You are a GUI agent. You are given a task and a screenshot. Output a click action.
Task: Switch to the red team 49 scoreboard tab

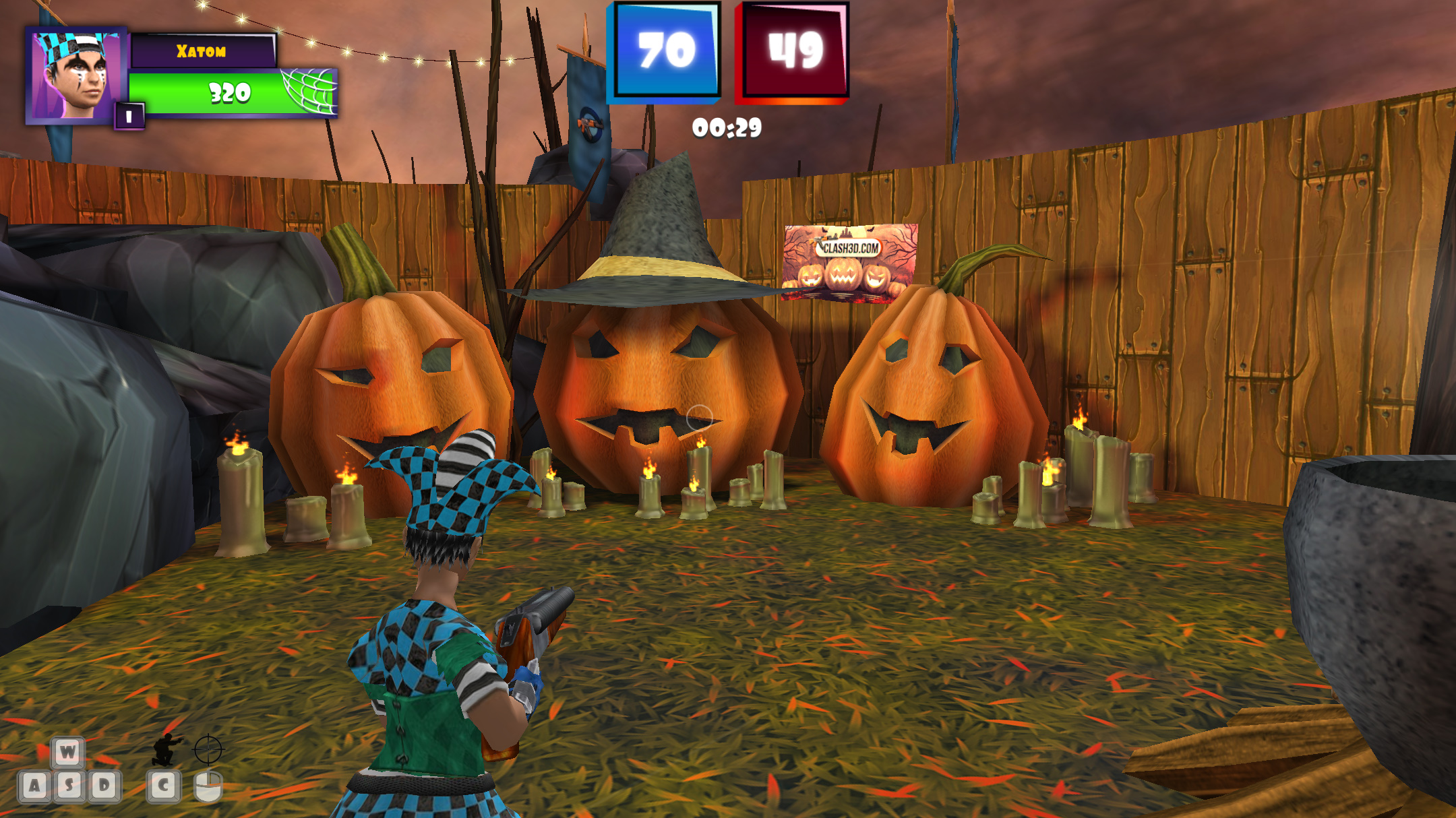(794, 51)
